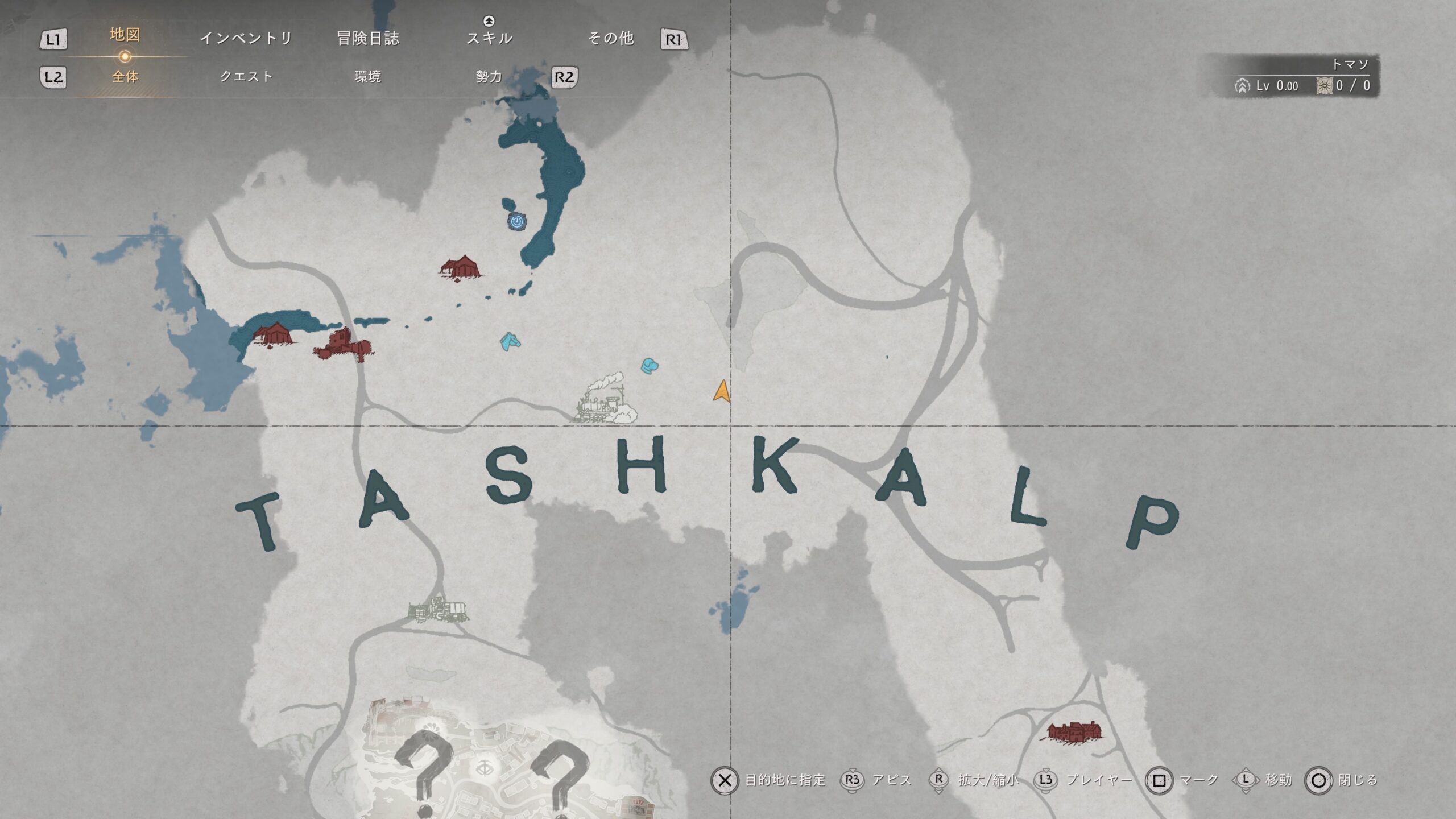The height and width of the screenshot is (819, 1456).
Task: Click the blue horse map marker
Action: 510,341
